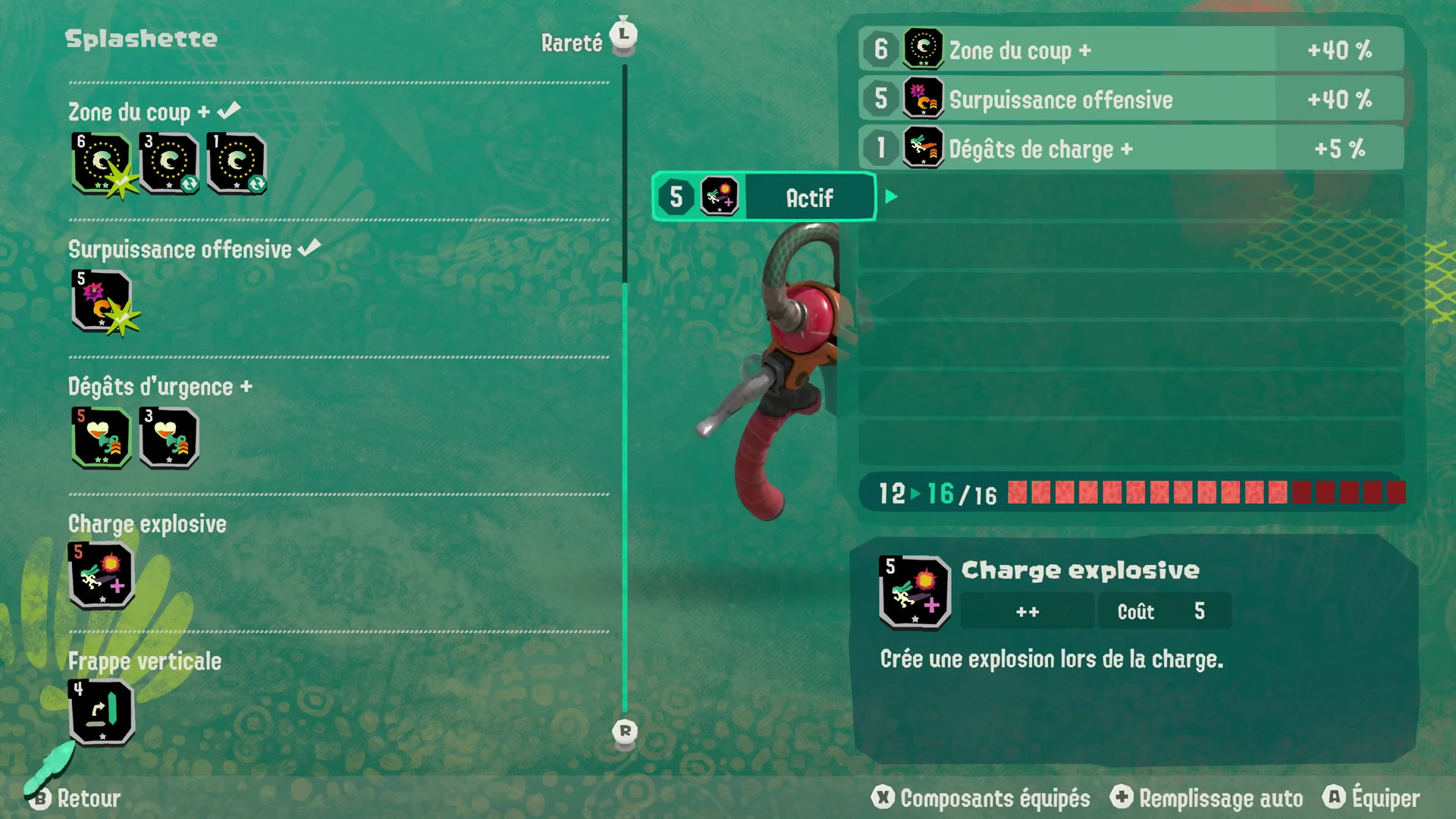Choose the equipped Dégâts de charge + row

tap(1130, 149)
